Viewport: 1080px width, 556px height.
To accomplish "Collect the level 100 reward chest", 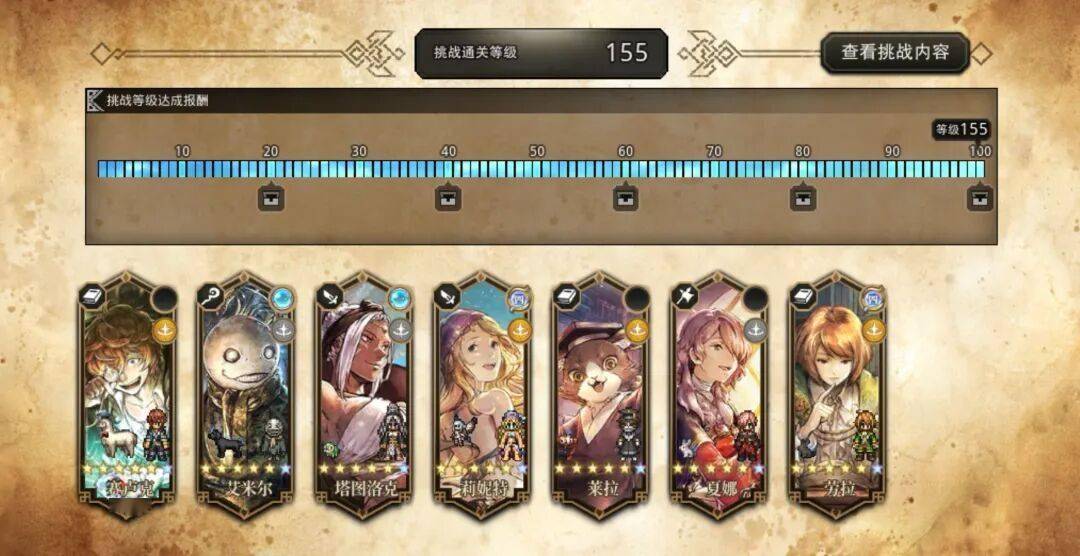I will [980, 198].
